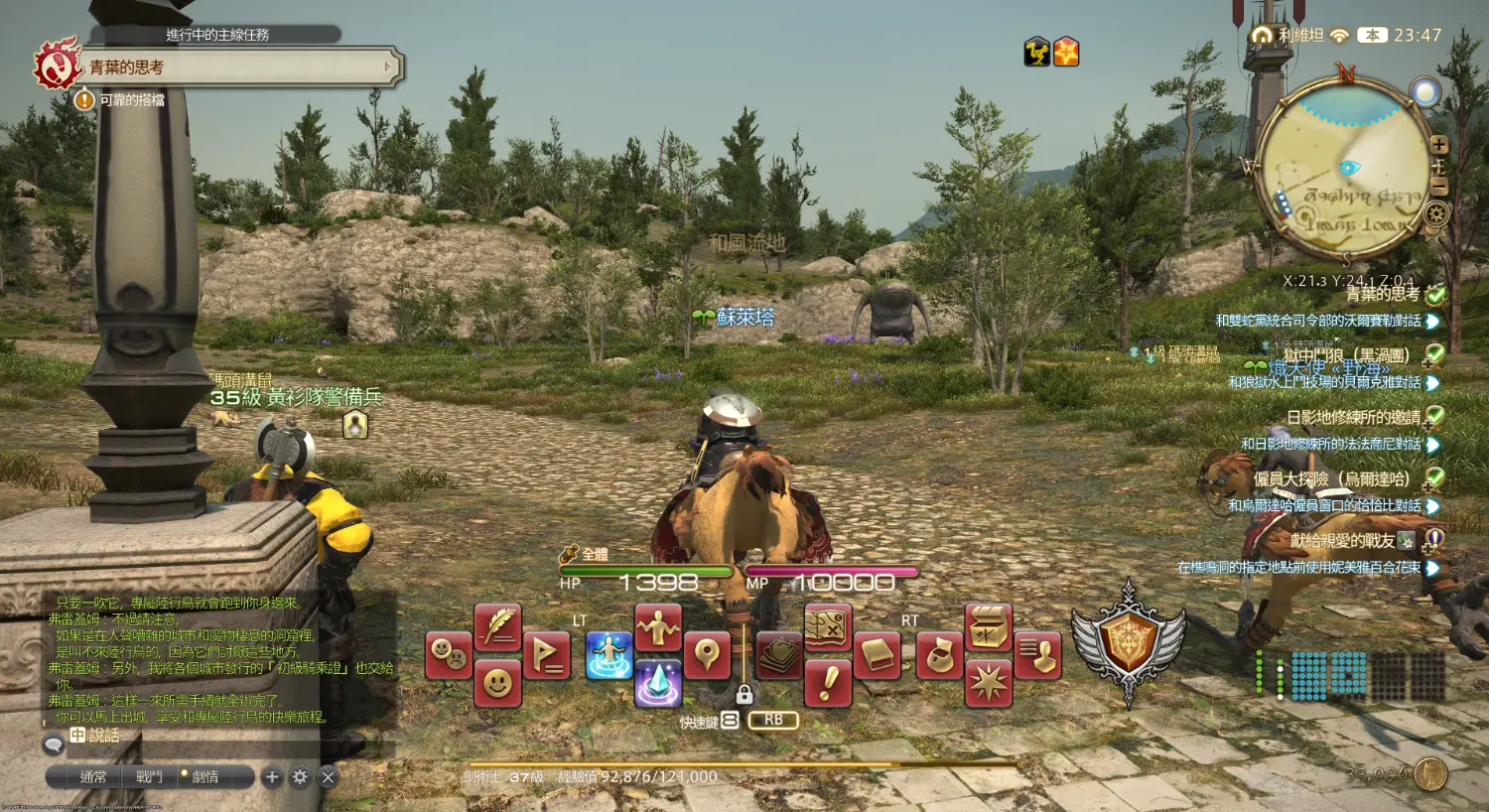Select 獻給親愛的戰友 quest in tracker

(x=1342, y=541)
